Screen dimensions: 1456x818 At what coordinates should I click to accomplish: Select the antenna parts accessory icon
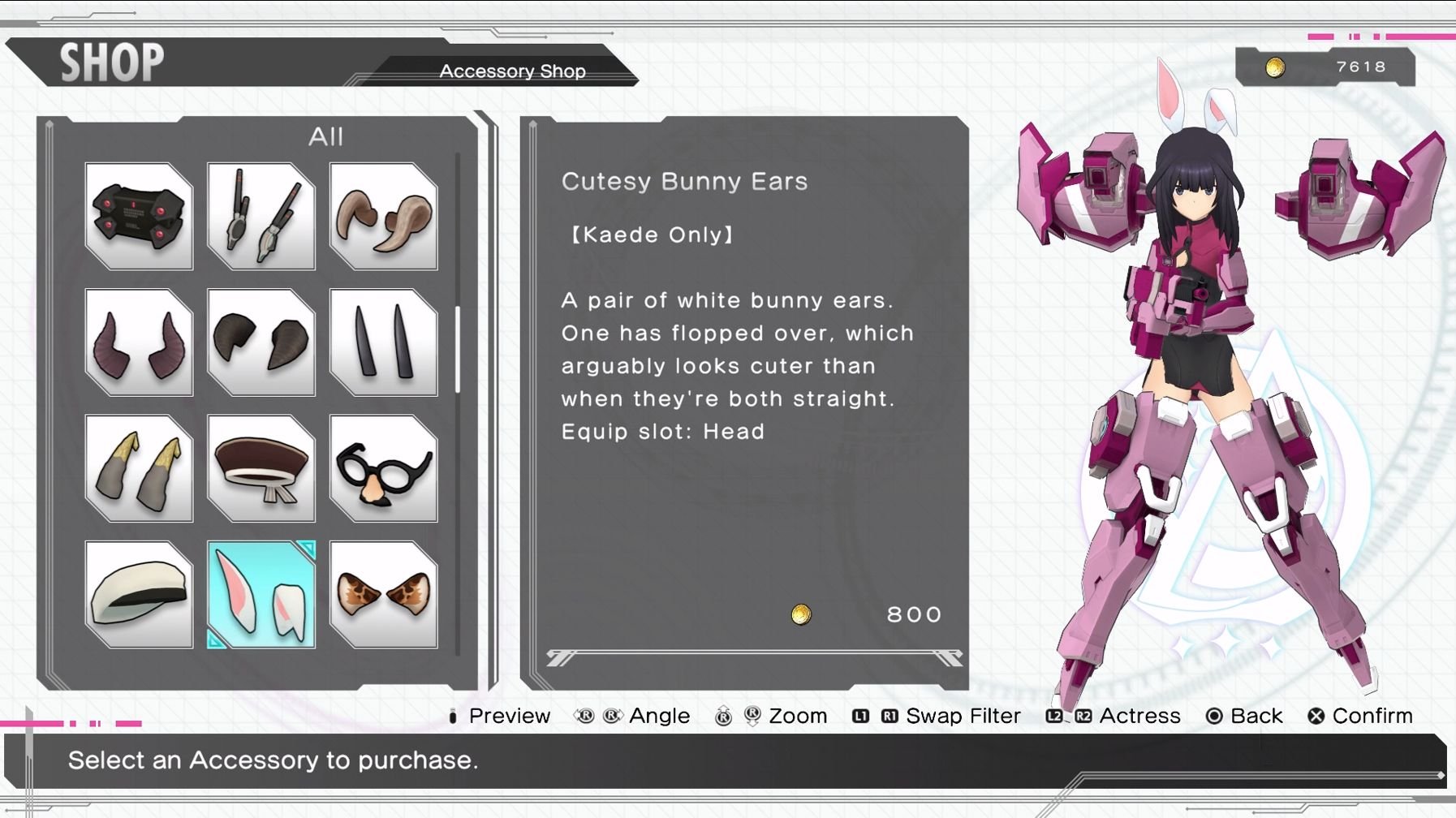click(x=261, y=214)
